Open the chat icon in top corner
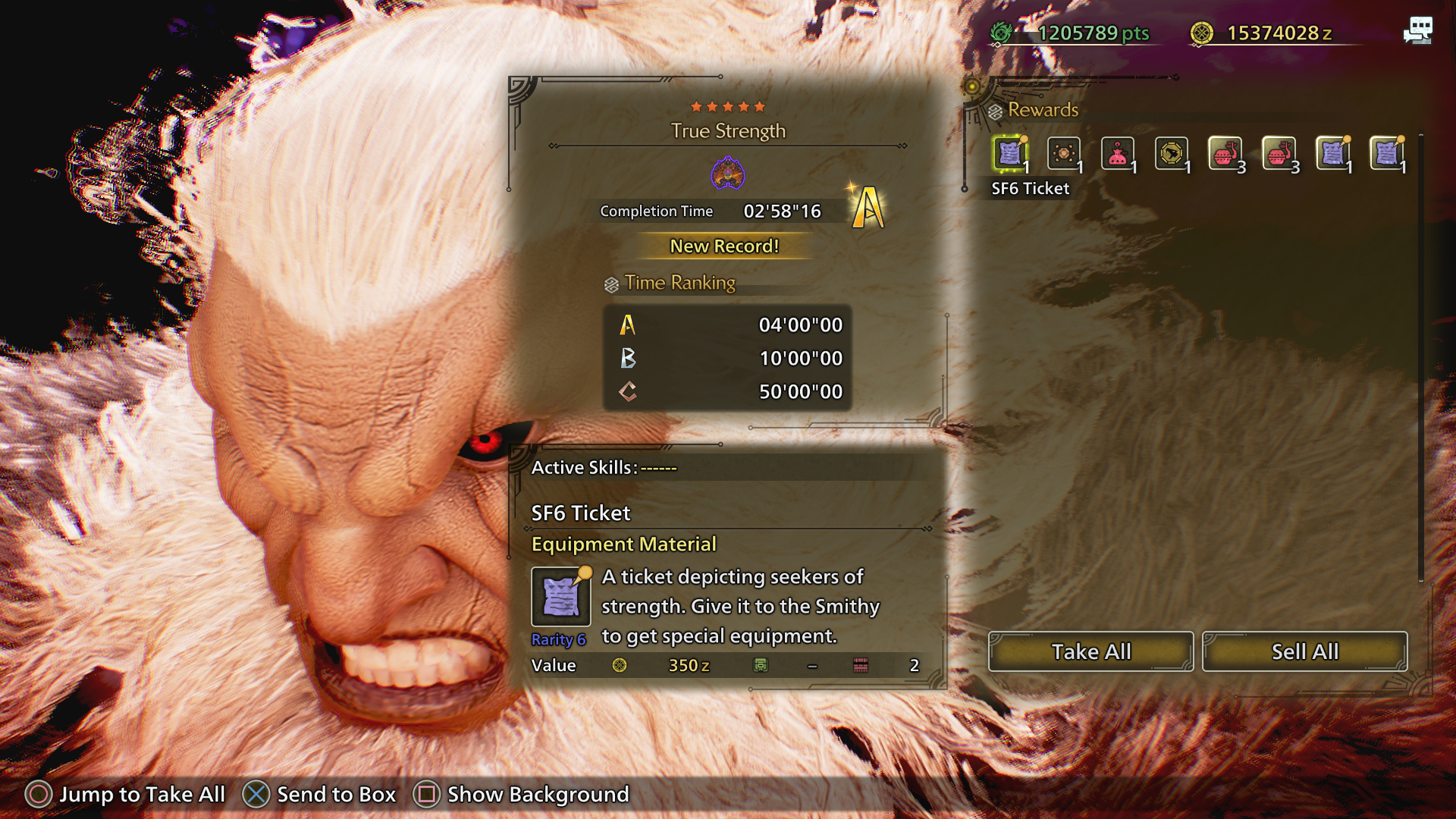 pyautogui.click(x=1417, y=31)
